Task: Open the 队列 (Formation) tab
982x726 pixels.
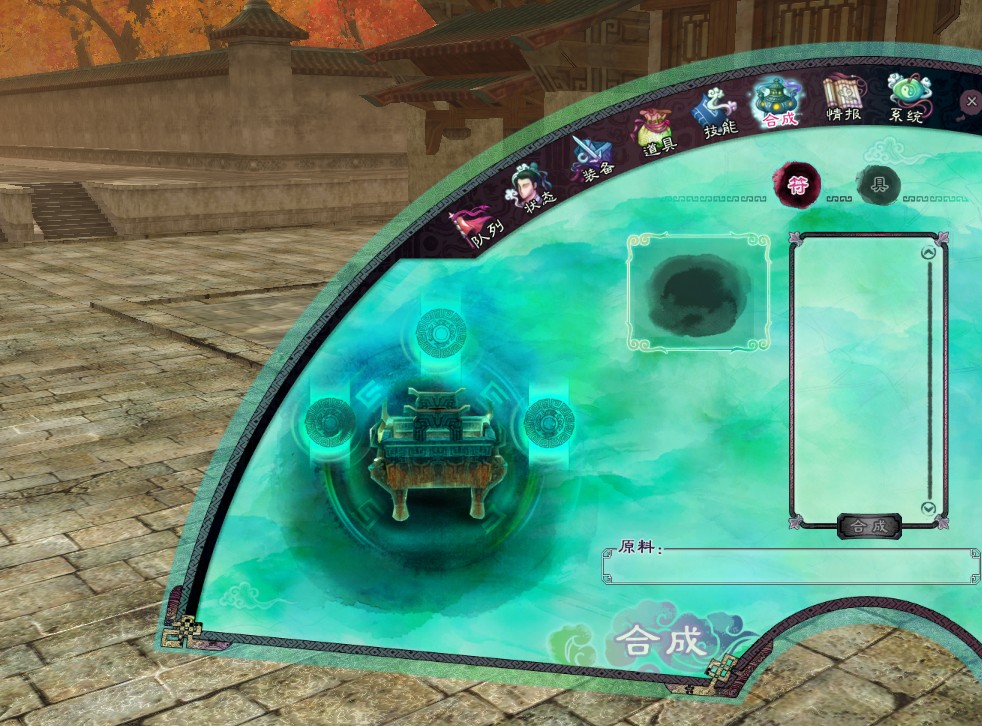Action: click(x=476, y=227)
